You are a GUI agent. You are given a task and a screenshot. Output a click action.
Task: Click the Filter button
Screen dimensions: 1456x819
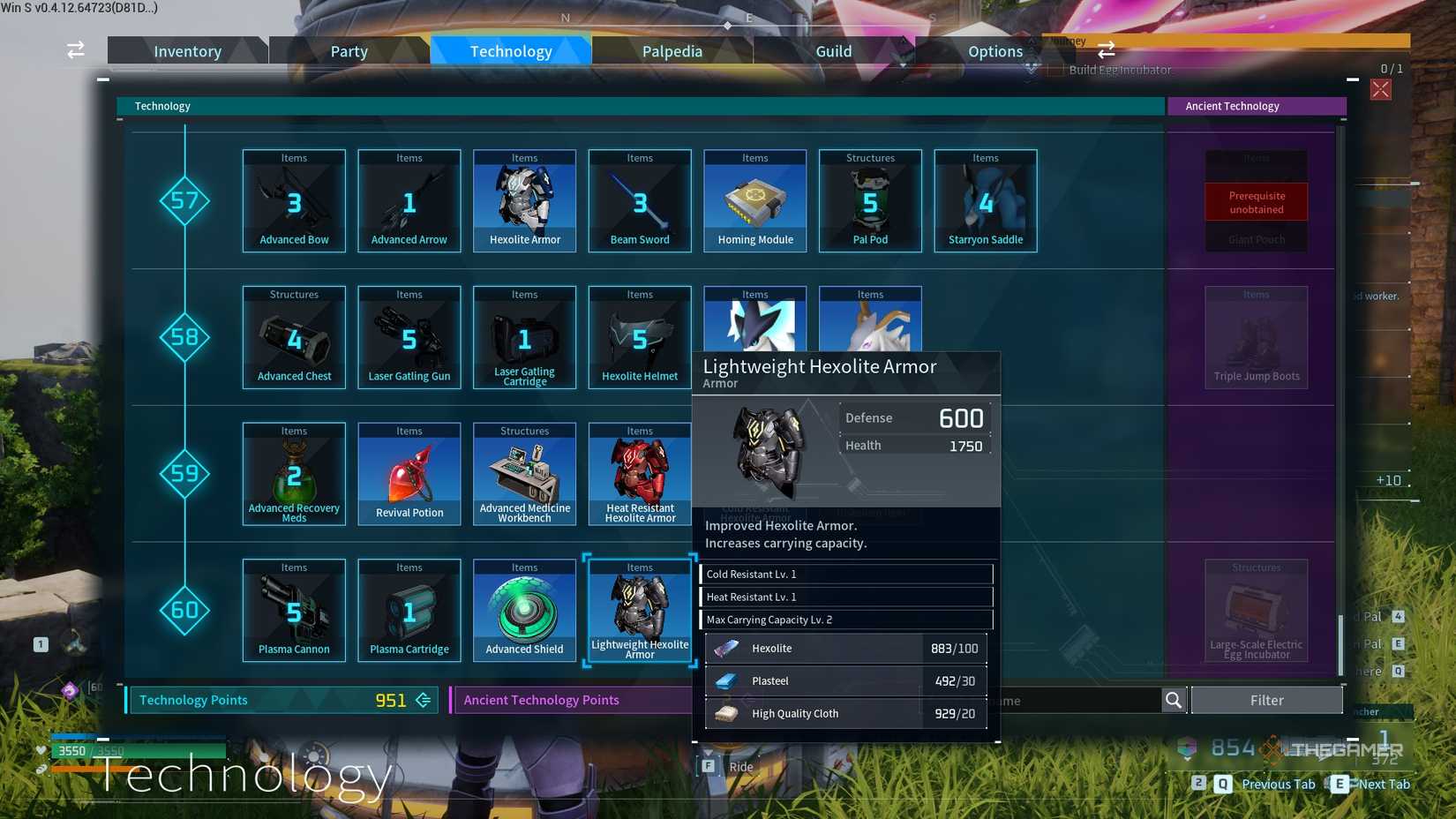[1266, 700]
